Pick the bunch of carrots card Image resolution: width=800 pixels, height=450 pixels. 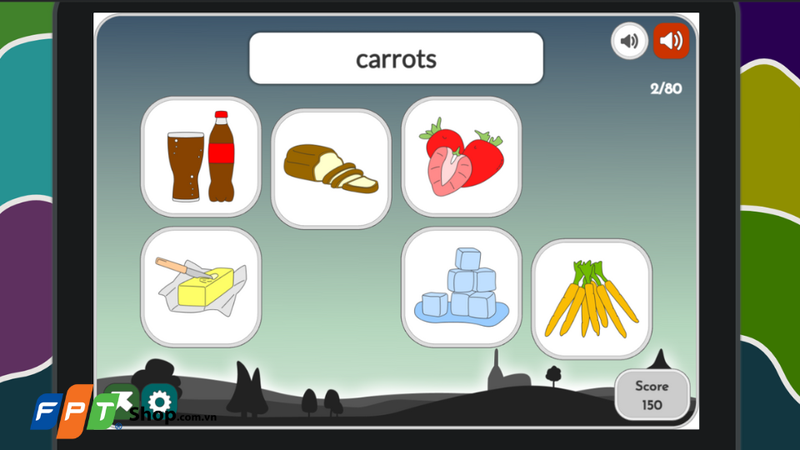click(591, 298)
